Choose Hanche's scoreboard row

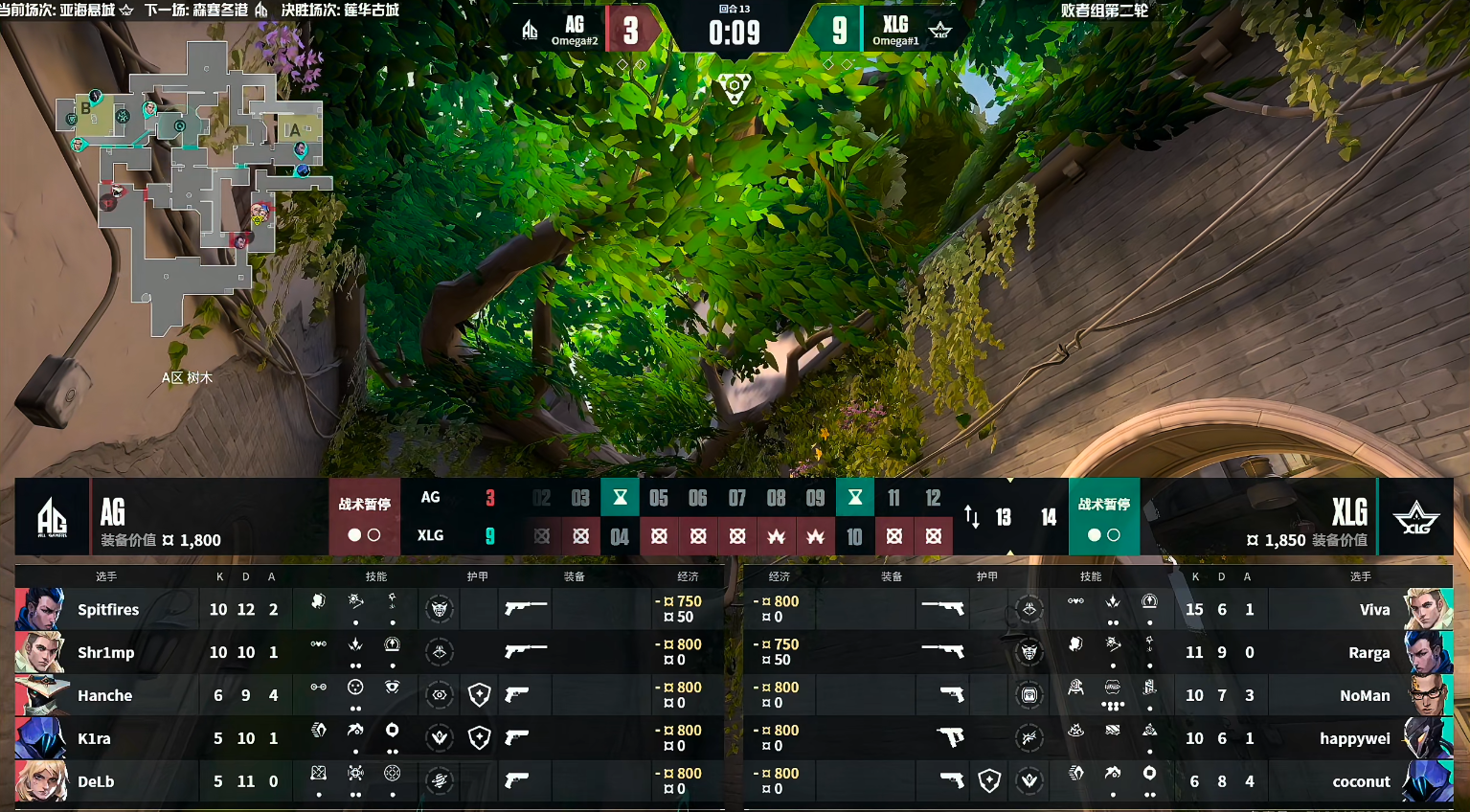click(x=369, y=695)
